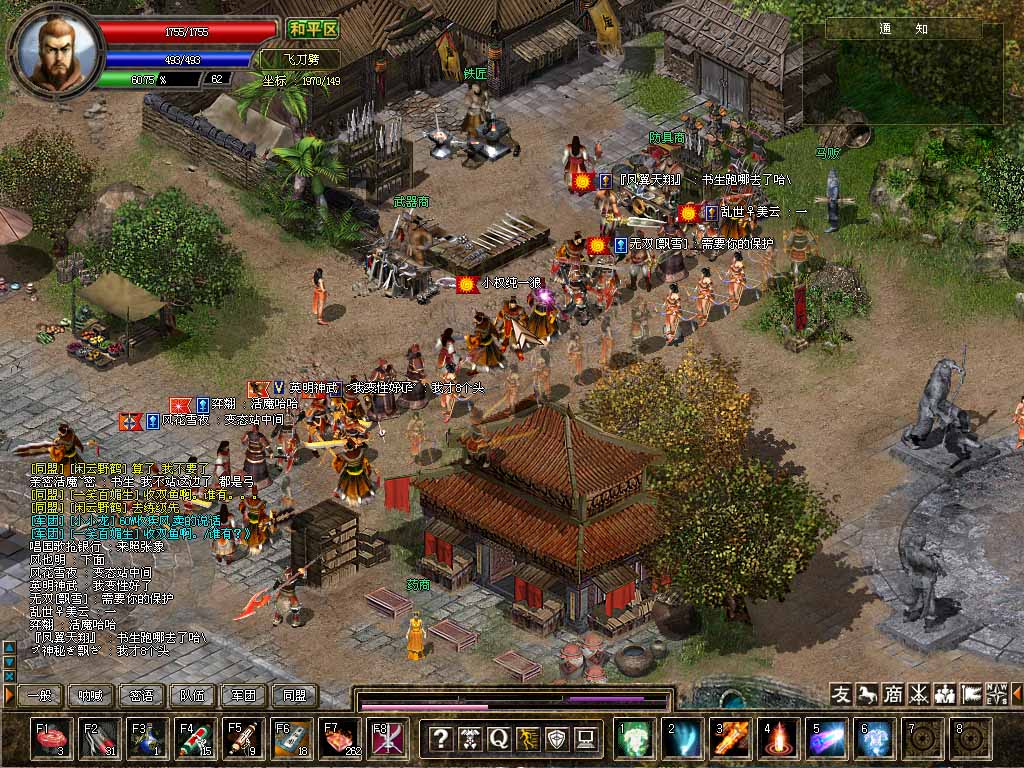This screenshot has height=768, width=1024.
Task: Use the F1 red meat item
Action: pyautogui.click(x=51, y=738)
